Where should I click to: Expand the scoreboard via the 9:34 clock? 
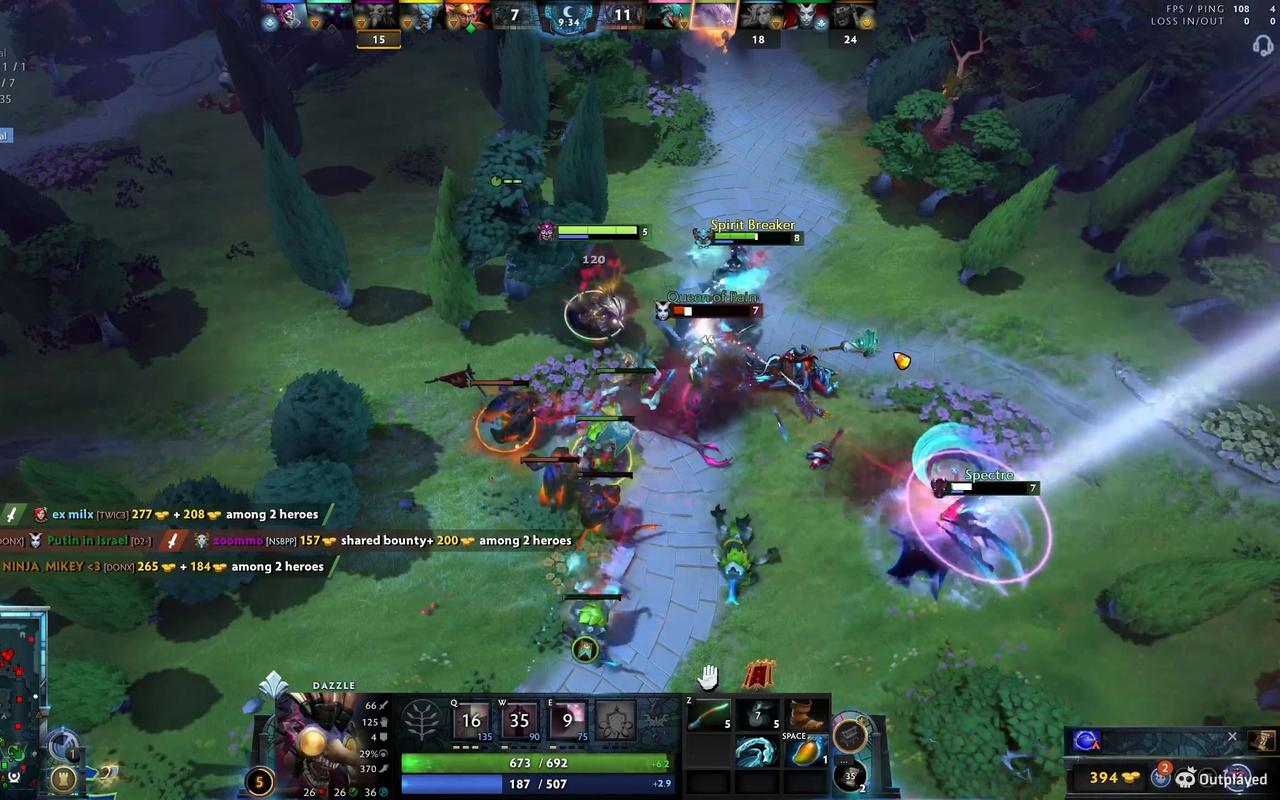pos(567,16)
